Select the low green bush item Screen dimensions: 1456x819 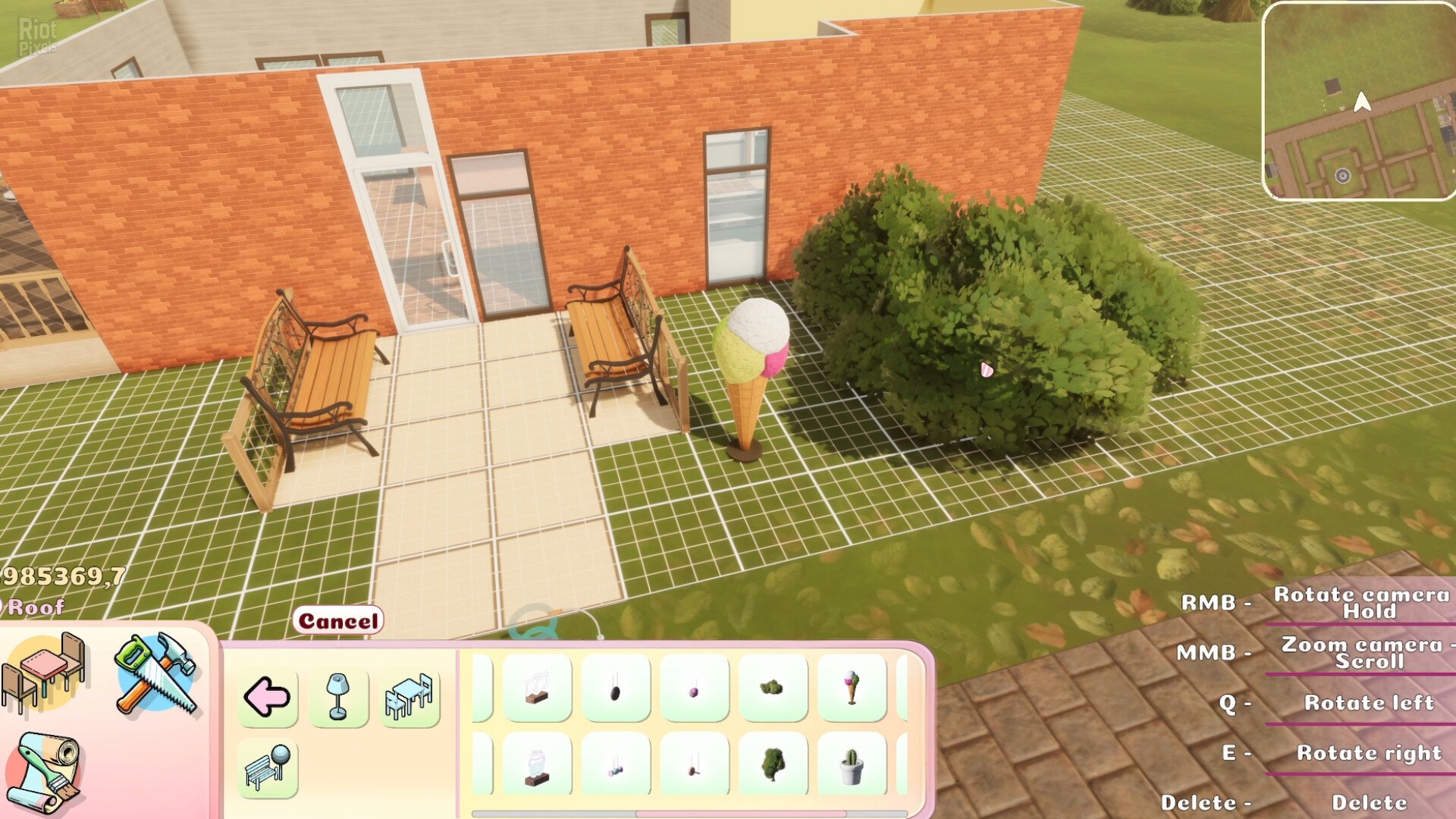(x=772, y=688)
